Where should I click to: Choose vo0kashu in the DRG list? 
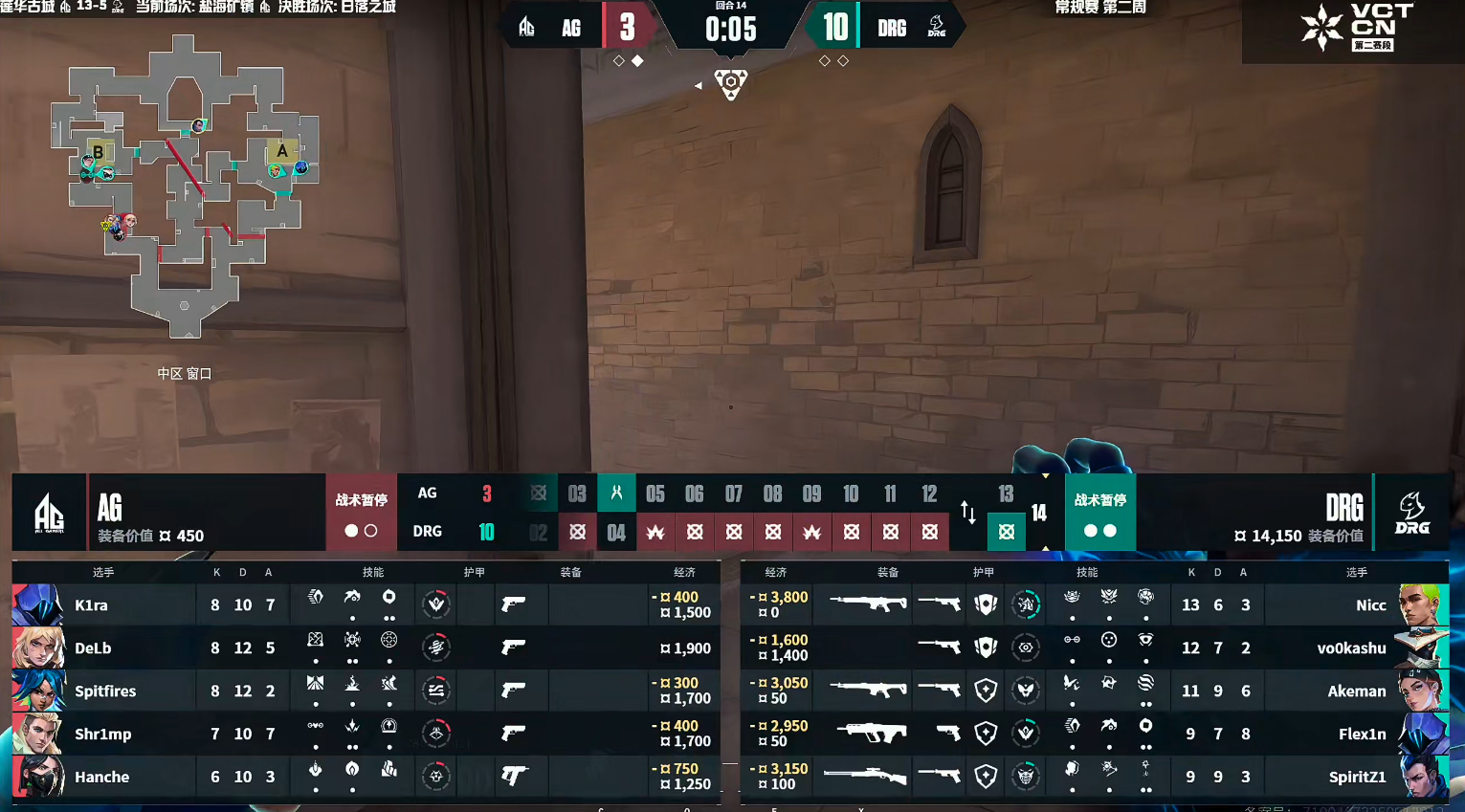tap(1350, 647)
